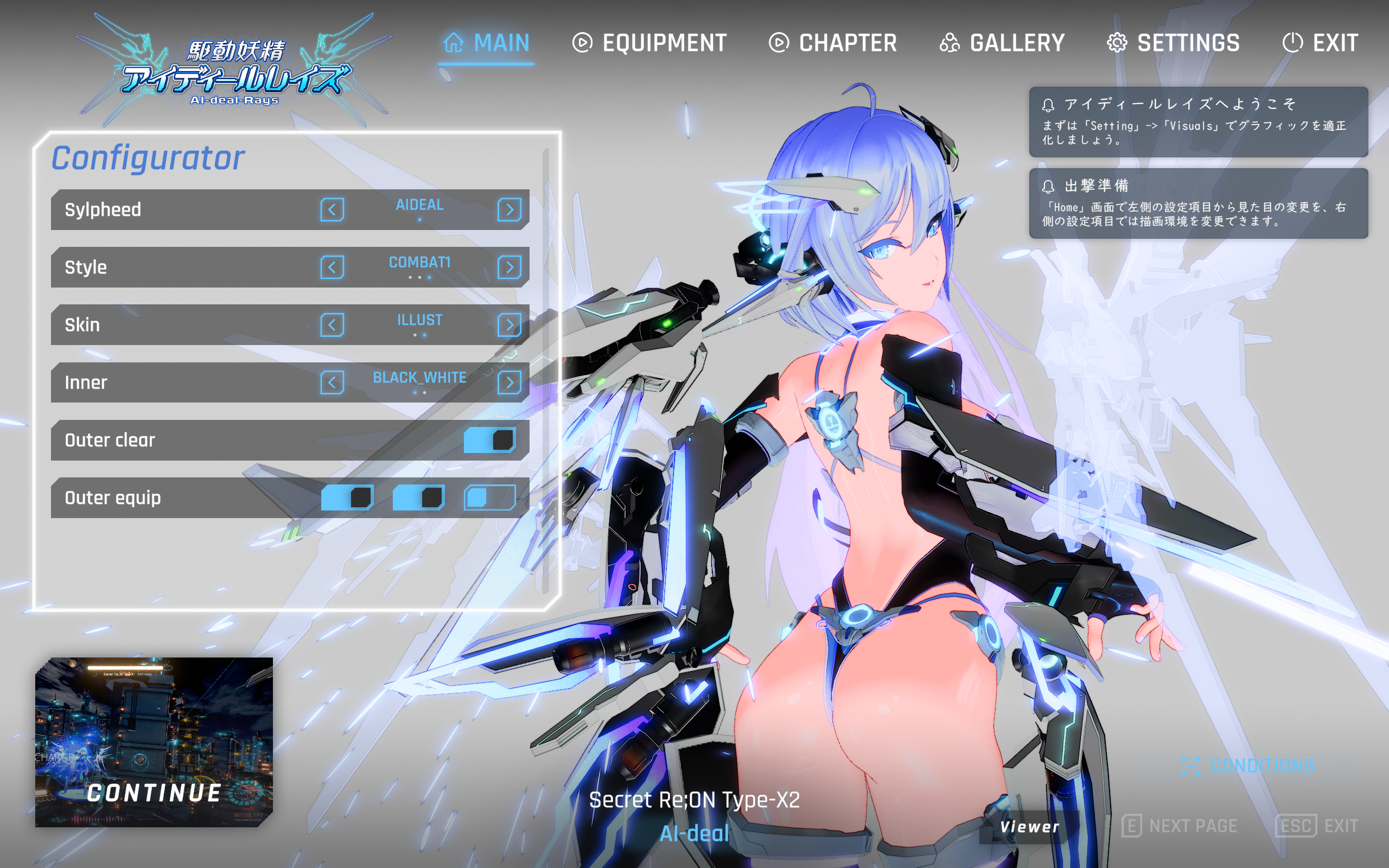The width and height of the screenshot is (1389, 868).
Task: Toggle the Outer clear switch
Action: 489,441
